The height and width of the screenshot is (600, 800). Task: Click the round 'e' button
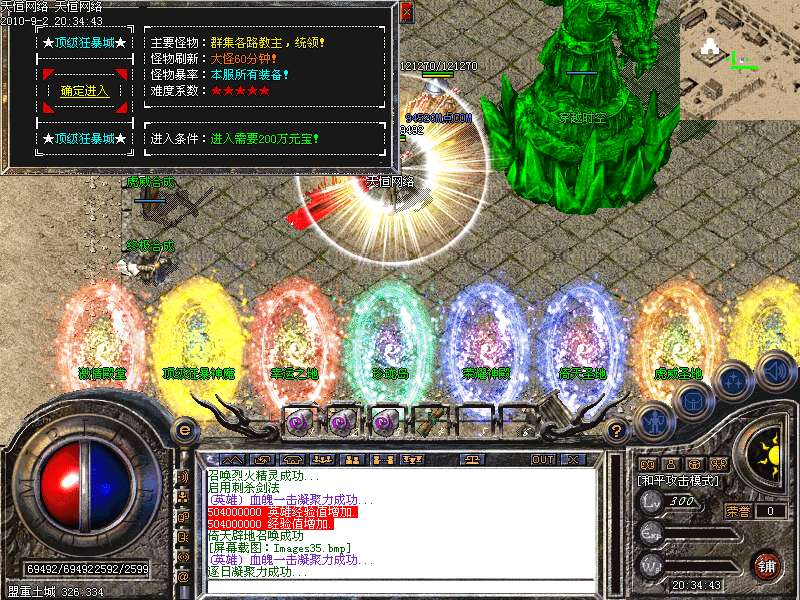click(x=184, y=430)
